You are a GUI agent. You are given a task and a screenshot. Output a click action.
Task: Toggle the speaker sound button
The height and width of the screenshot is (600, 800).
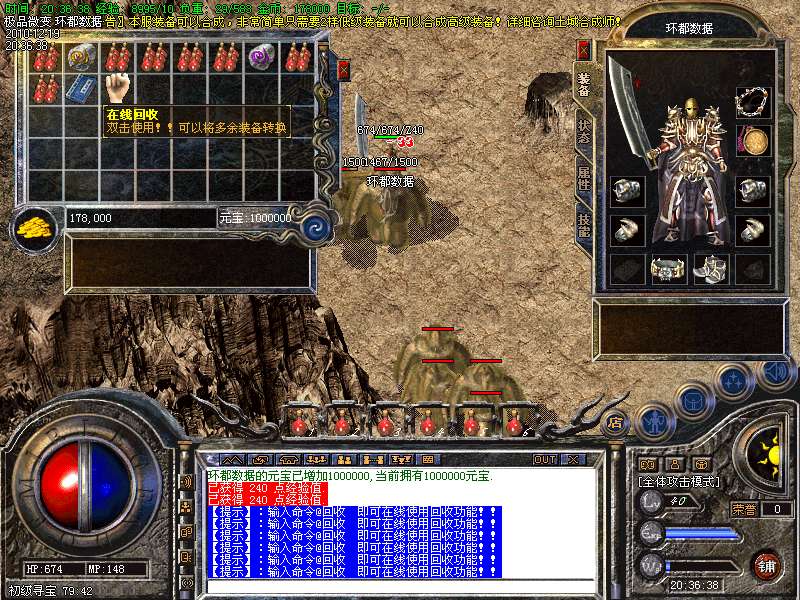point(776,372)
